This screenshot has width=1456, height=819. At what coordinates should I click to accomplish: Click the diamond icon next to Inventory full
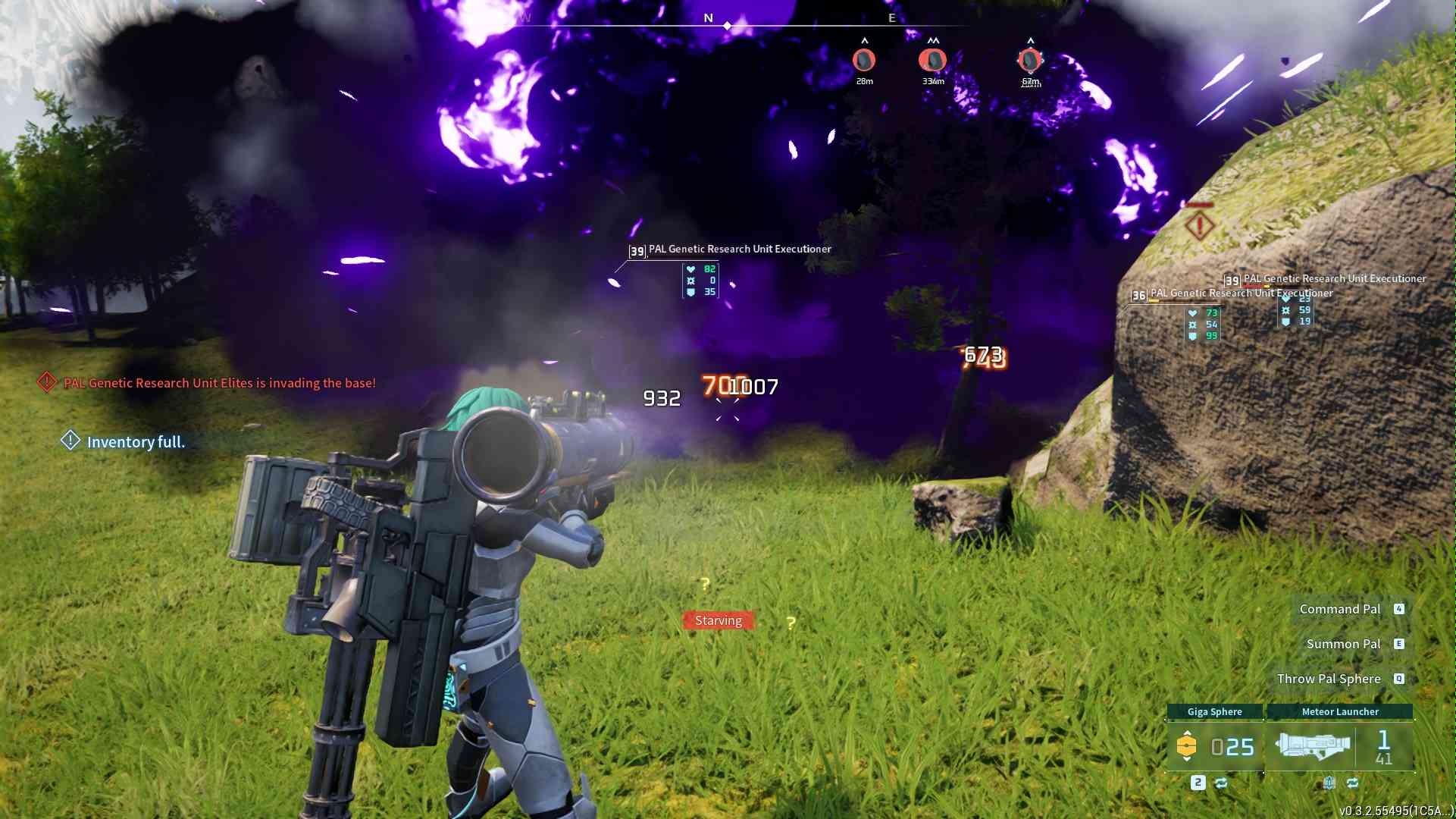(x=70, y=441)
